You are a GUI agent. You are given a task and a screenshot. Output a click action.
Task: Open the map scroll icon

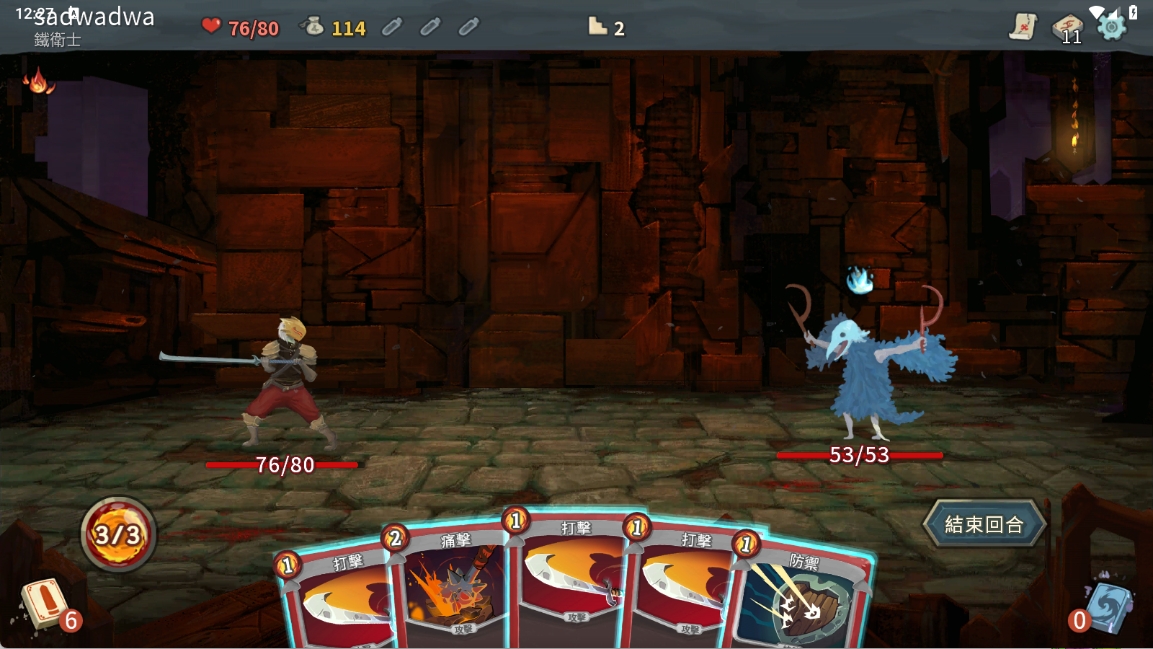[x=1023, y=27]
